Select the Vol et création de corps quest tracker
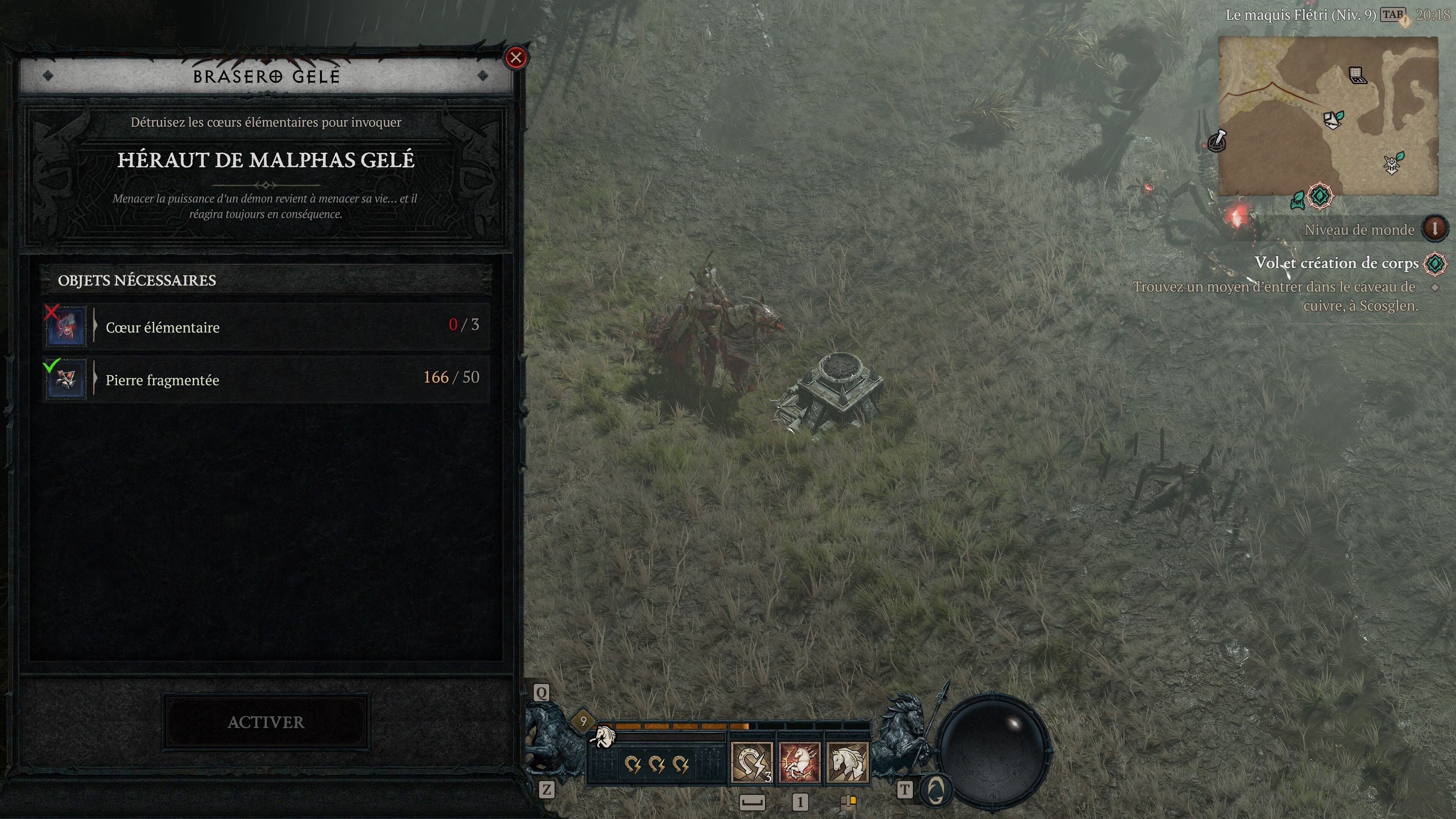This screenshot has width=1456, height=819. point(1336,263)
